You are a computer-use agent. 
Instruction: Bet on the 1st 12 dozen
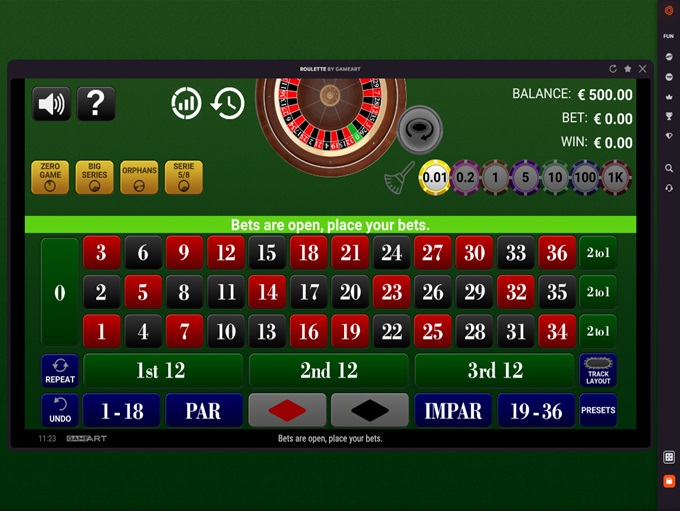[161, 370]
